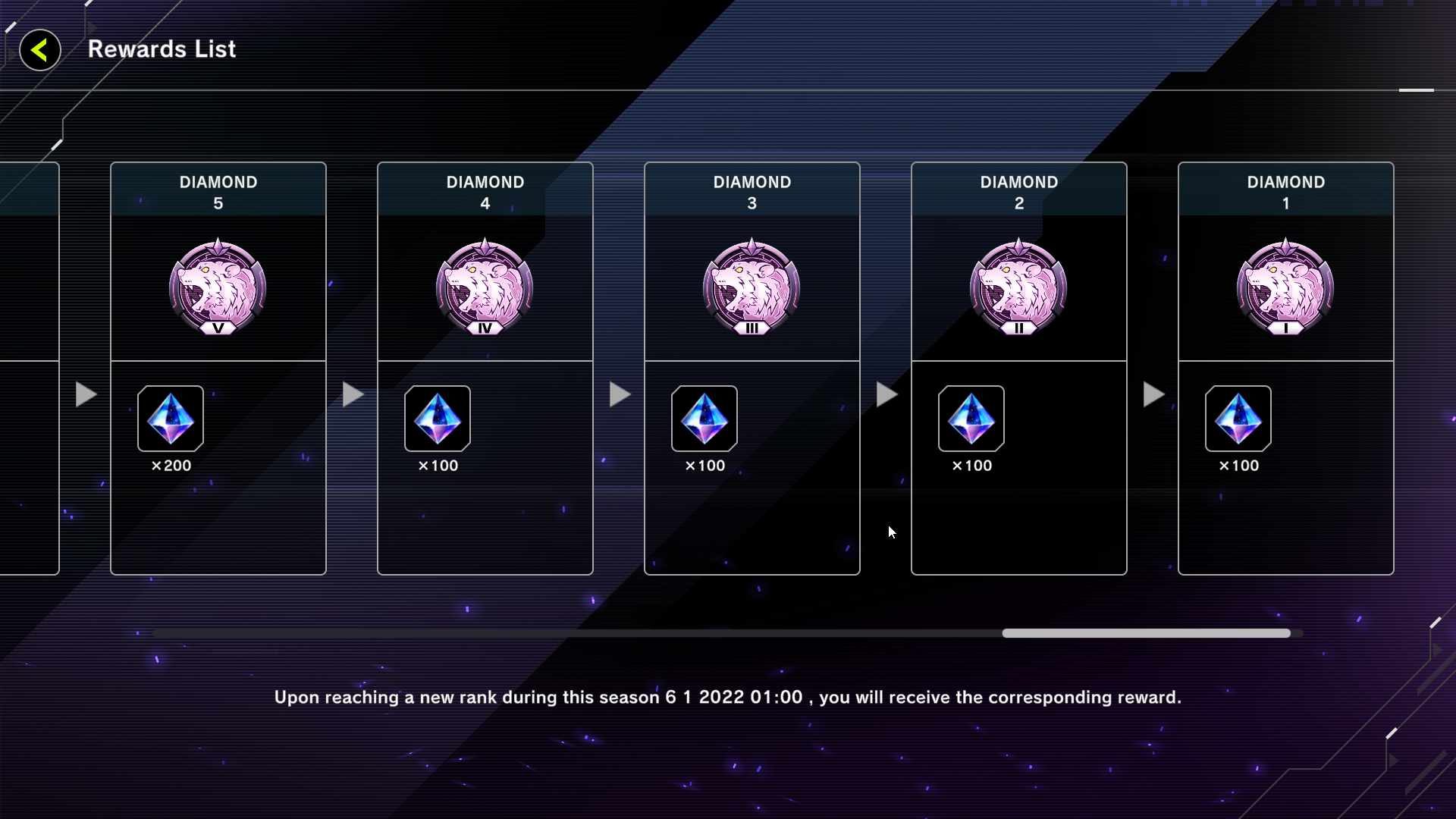
Task: Examine the Diamond 1 gem reward
Action: click(x=1238, y=419)
